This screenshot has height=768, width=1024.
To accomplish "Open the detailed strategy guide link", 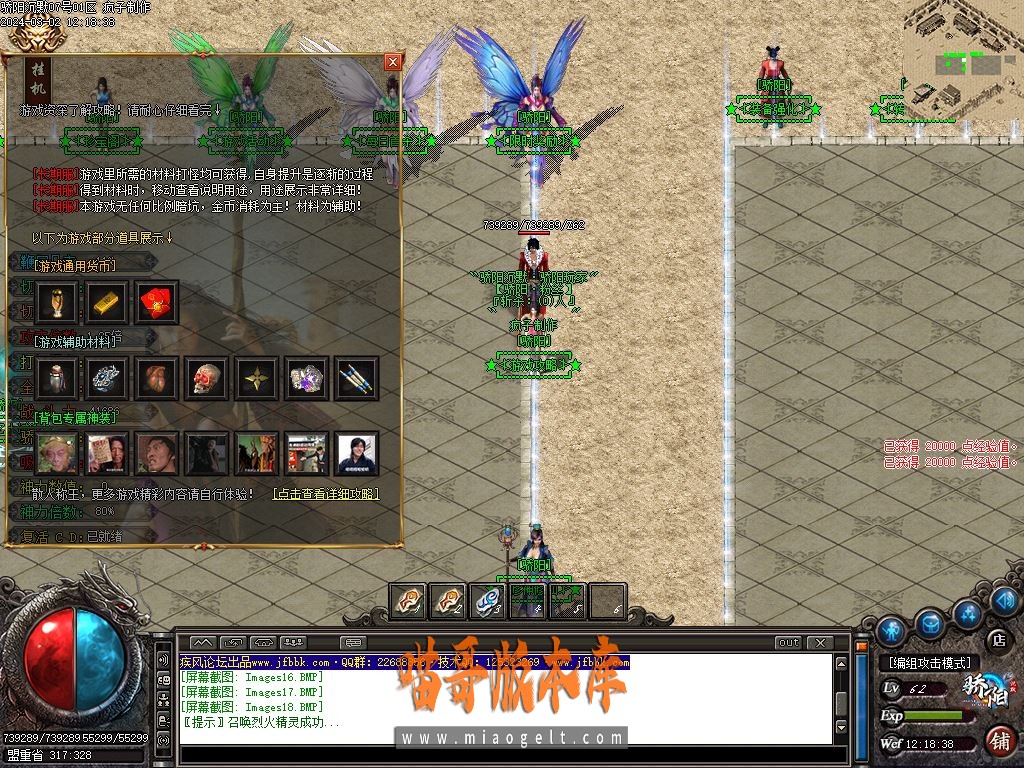I will tap(326, 493).
